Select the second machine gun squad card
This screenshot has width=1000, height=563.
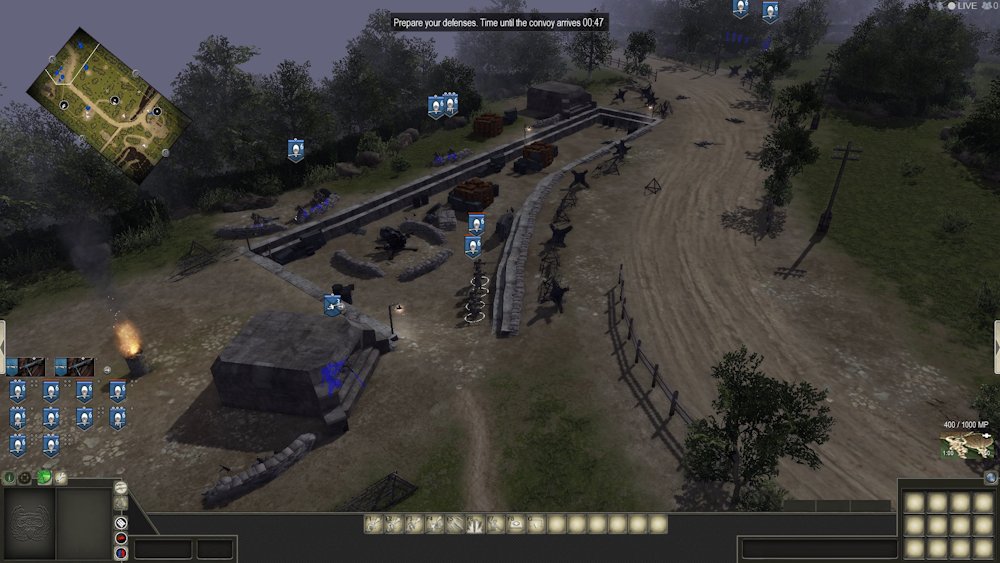tap(75, 367)
